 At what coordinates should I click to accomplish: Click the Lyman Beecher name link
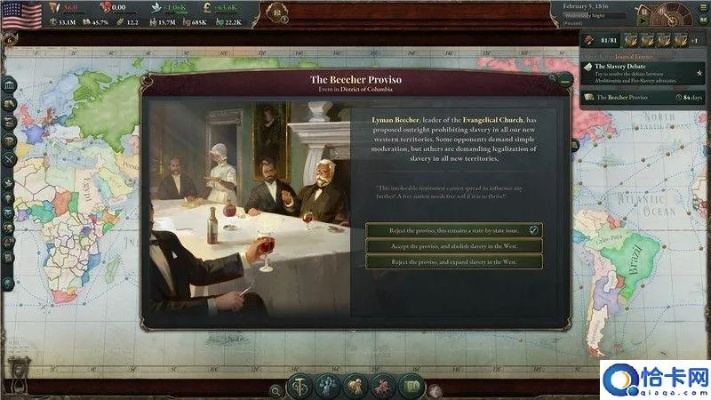393,118
